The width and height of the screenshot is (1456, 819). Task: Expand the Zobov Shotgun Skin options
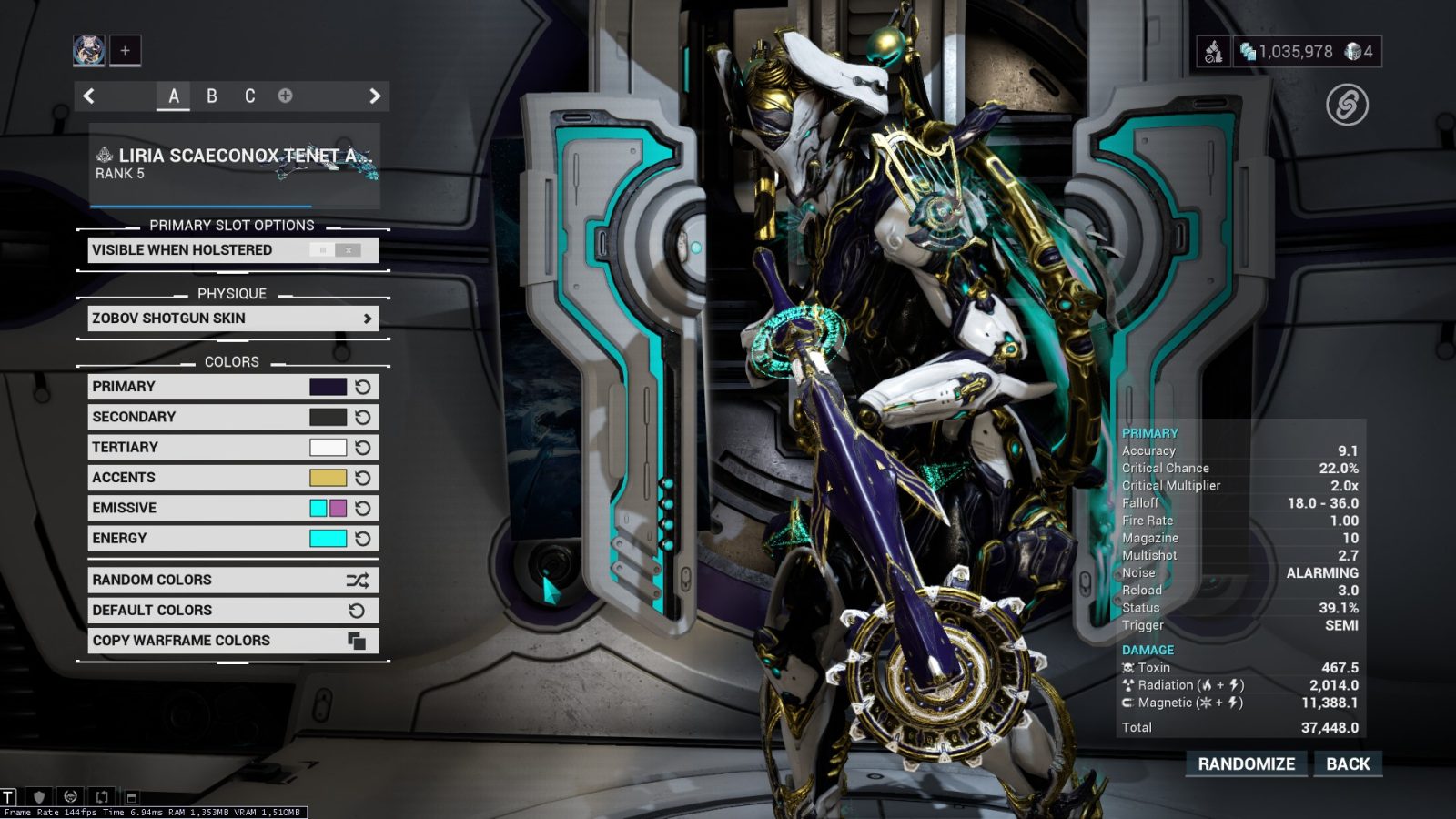tap(368, 318)
